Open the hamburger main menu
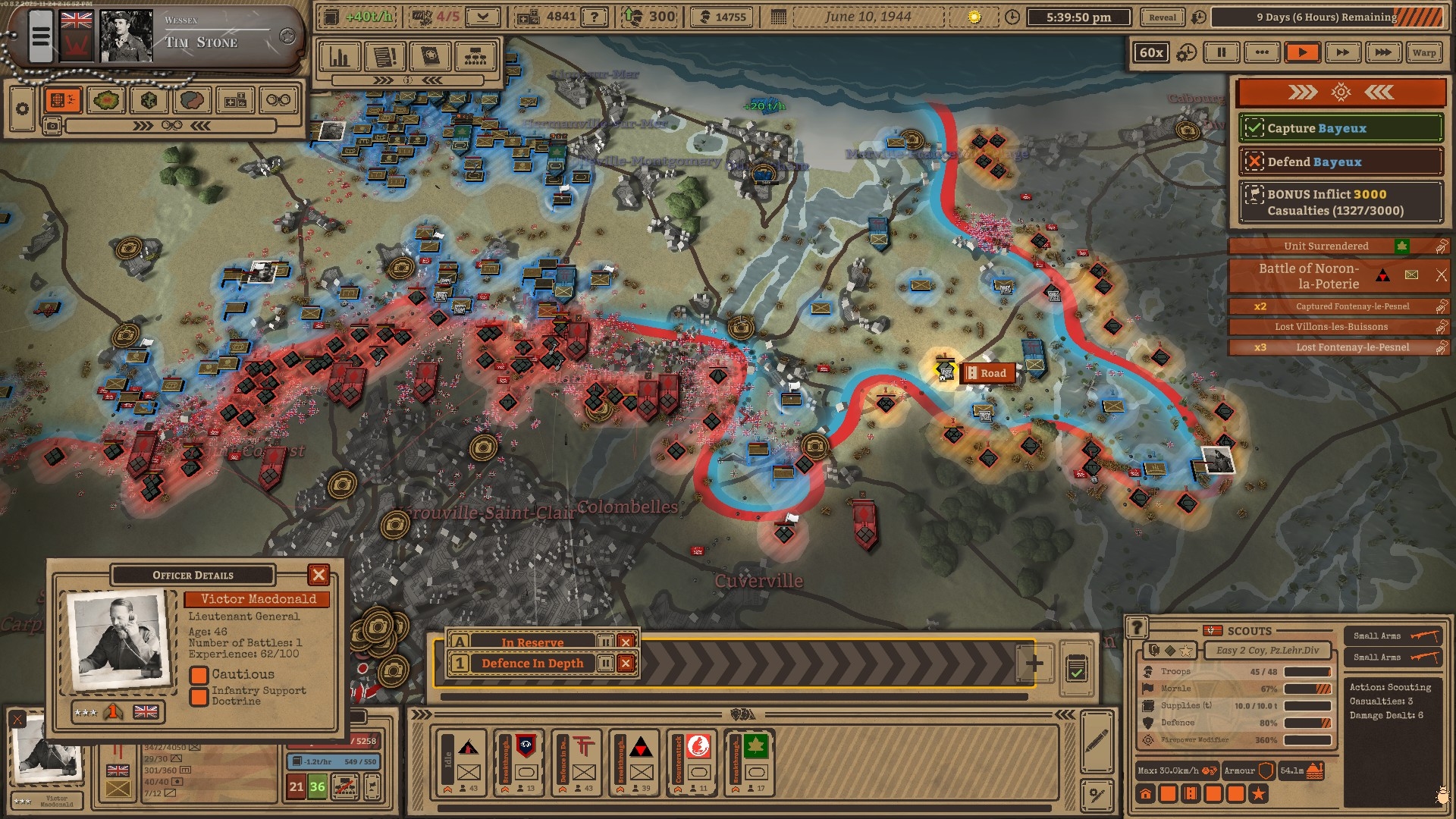The width and height of the screenshot is (1456, 819). tap(40, 36)
